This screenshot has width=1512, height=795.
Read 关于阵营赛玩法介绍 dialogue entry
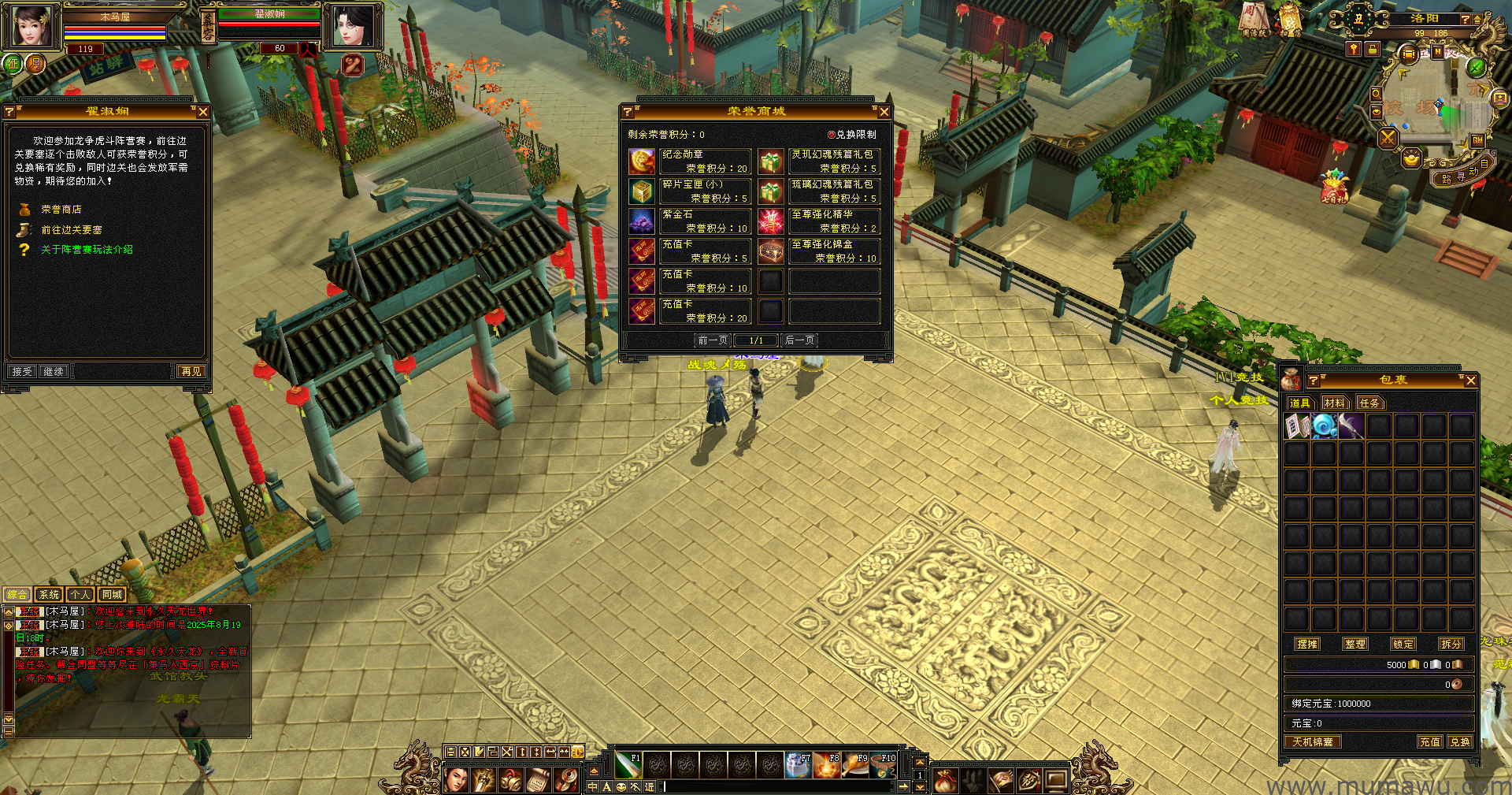(87, 250)
